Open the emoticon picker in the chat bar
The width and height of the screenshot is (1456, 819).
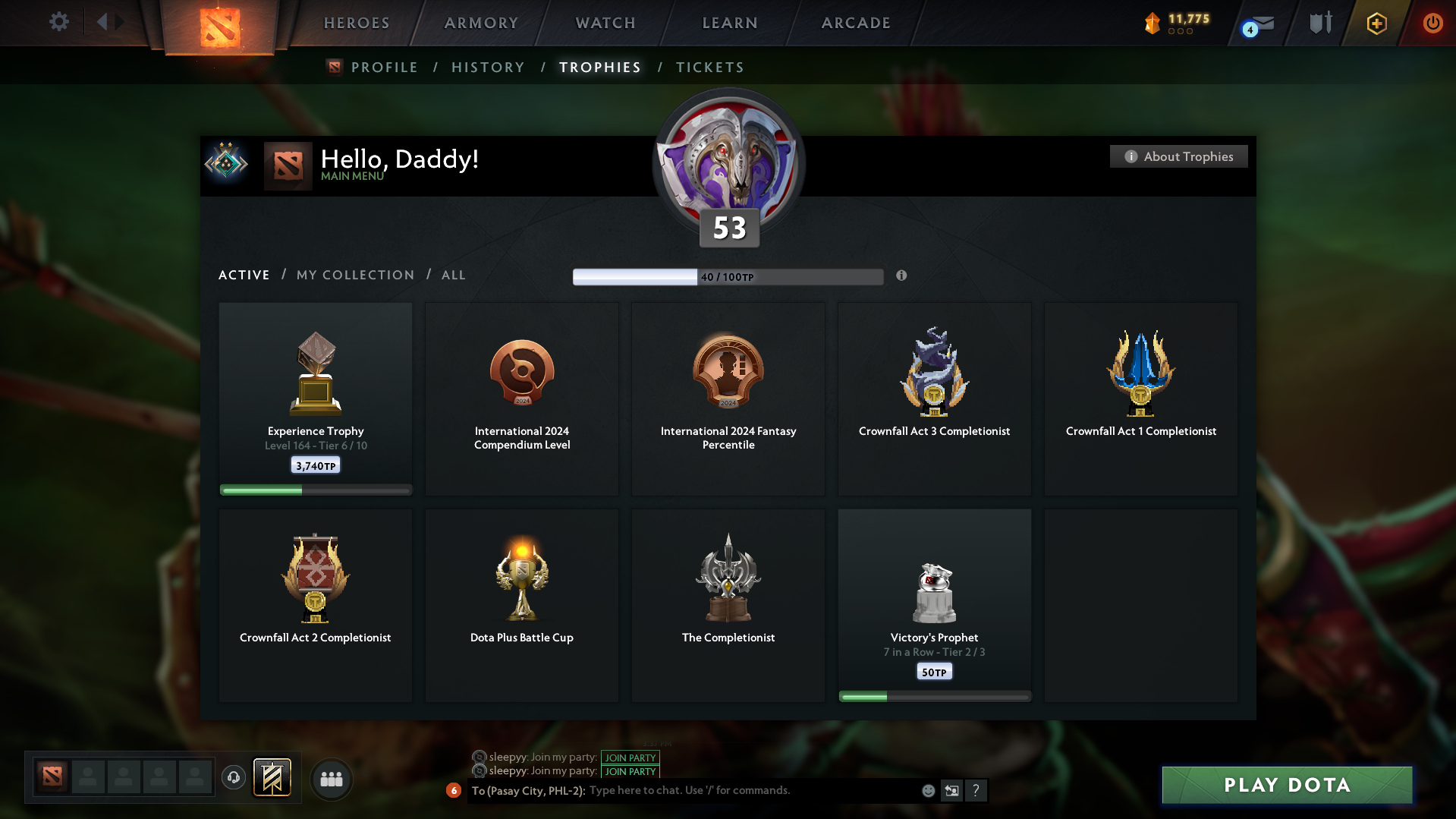(x=927, y=790)
